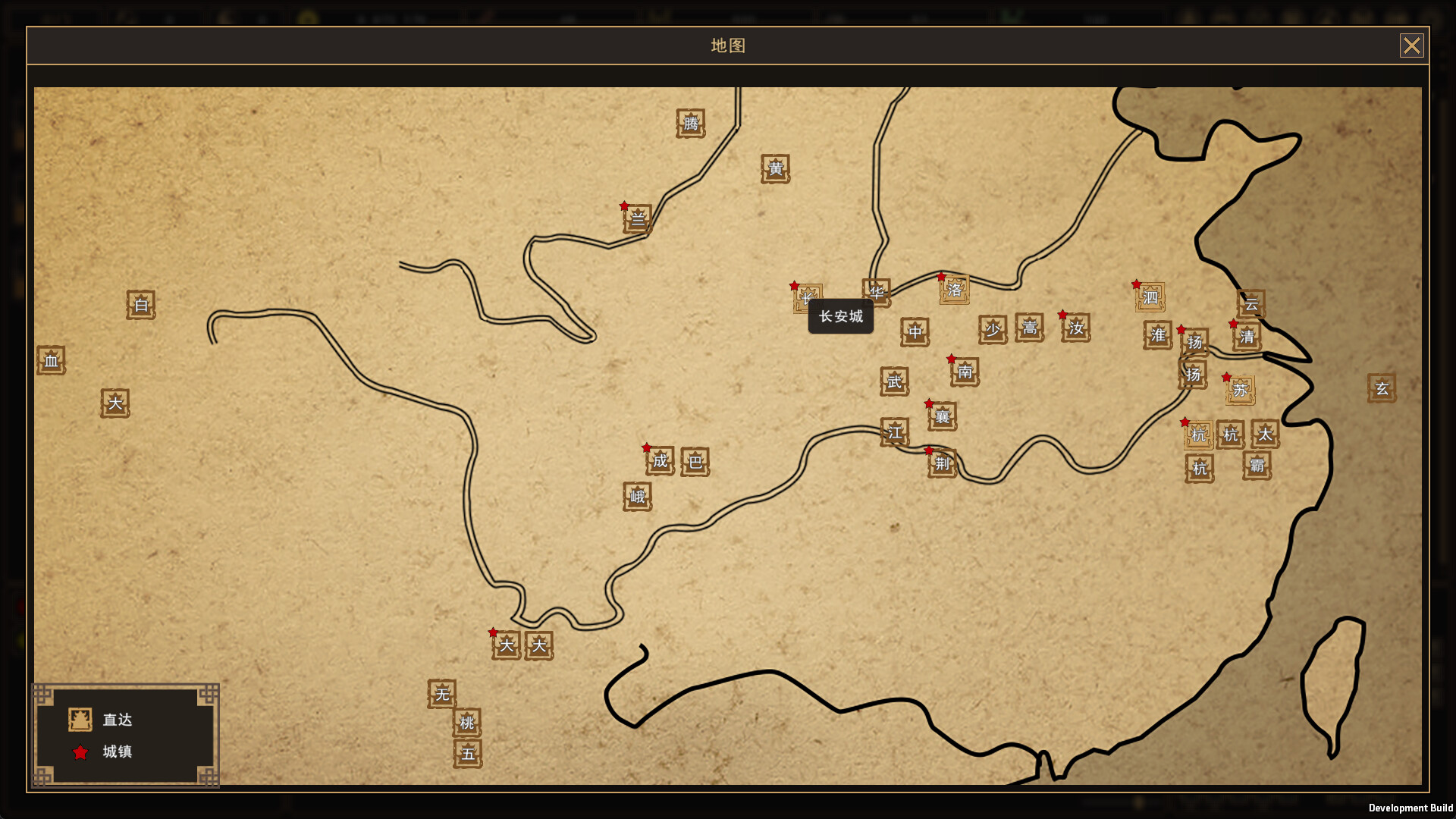Select the 成 city marker
This screenshot has height=819, width=1456.
658,461
